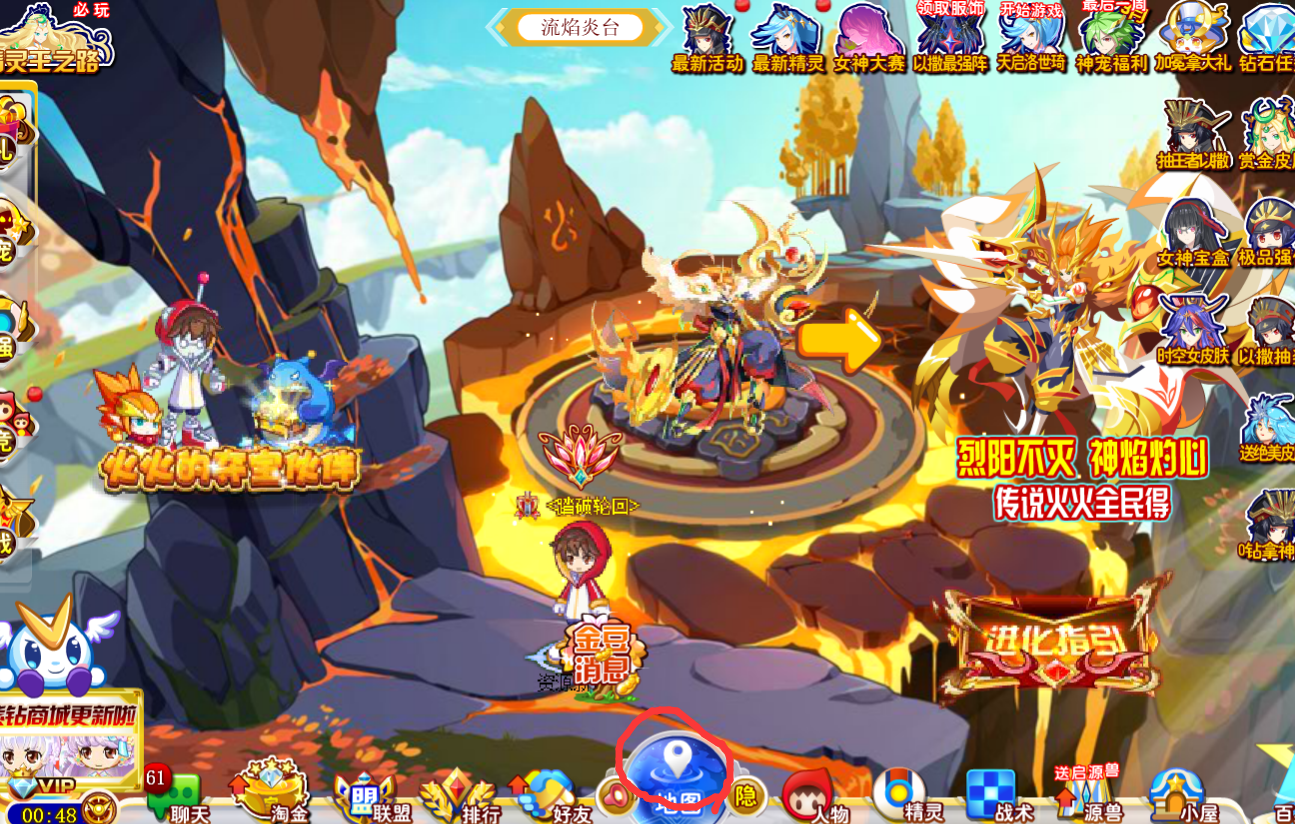This screenshot has width=1295, height=824.
Task: Open the 源兽 beast menu
Action: [x=1087, y=797]
